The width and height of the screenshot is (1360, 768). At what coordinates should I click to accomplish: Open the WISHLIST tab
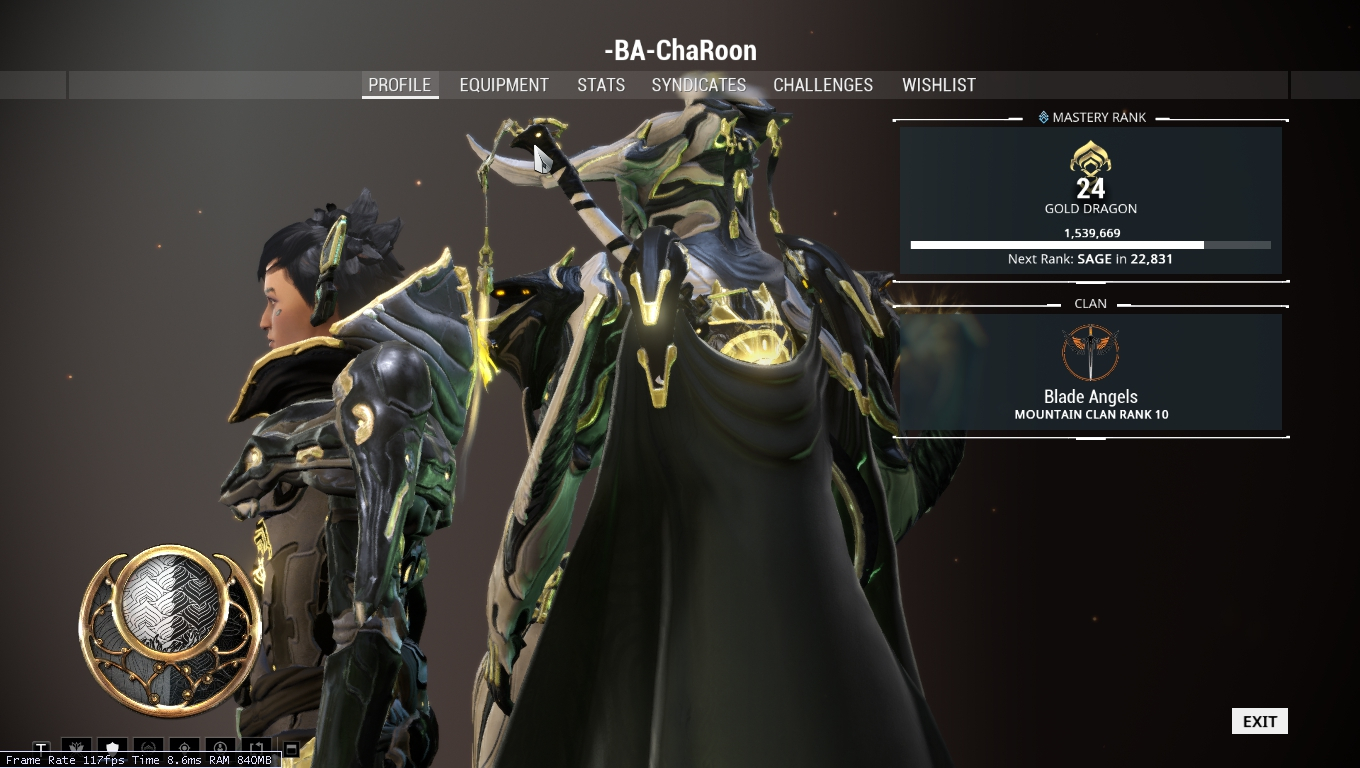point(938,85)
